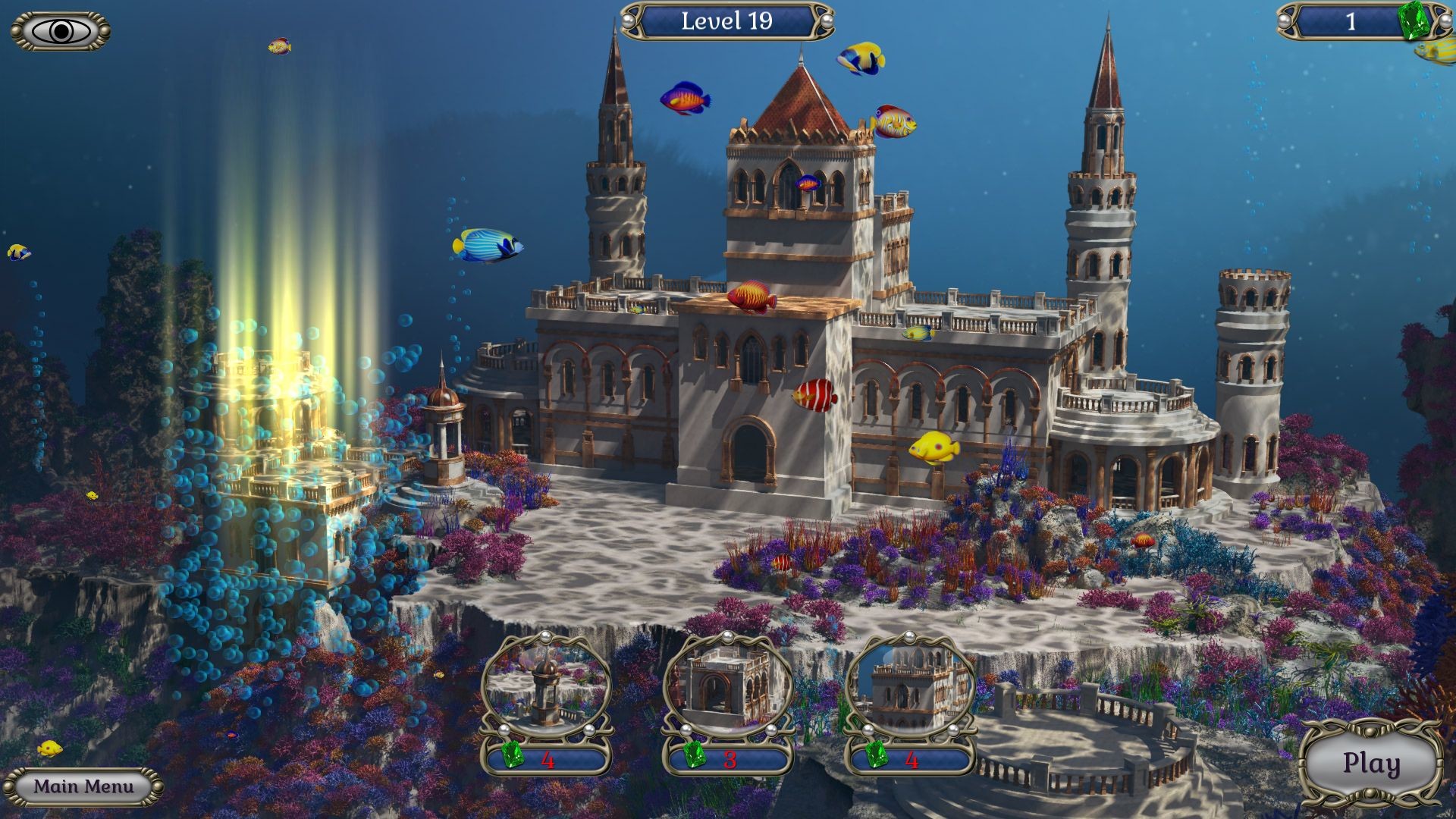Click the Level 19 banner
This screenshot has width=1456, height=819.
click(x=726, y=21)
